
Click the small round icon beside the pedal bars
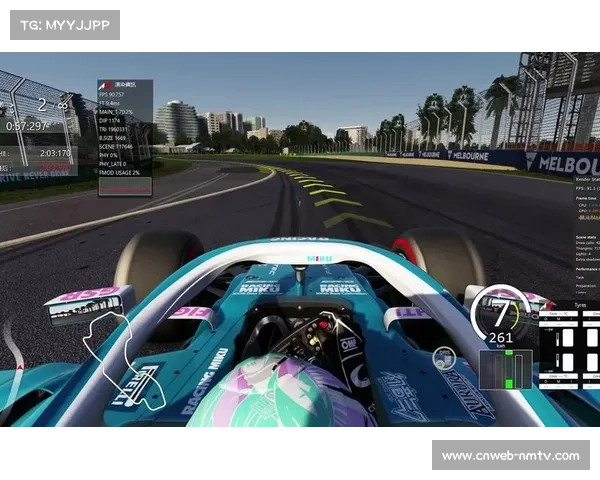[444, 358]
